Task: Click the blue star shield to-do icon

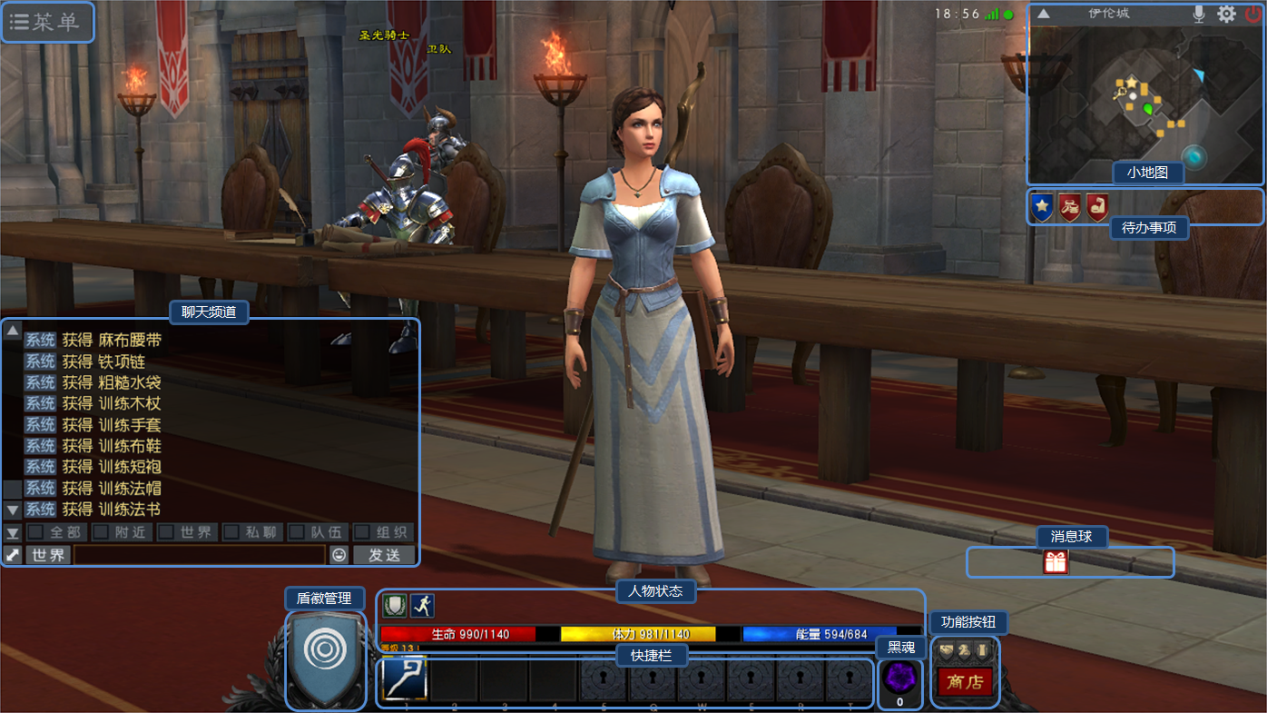Action: (1042, 207)
